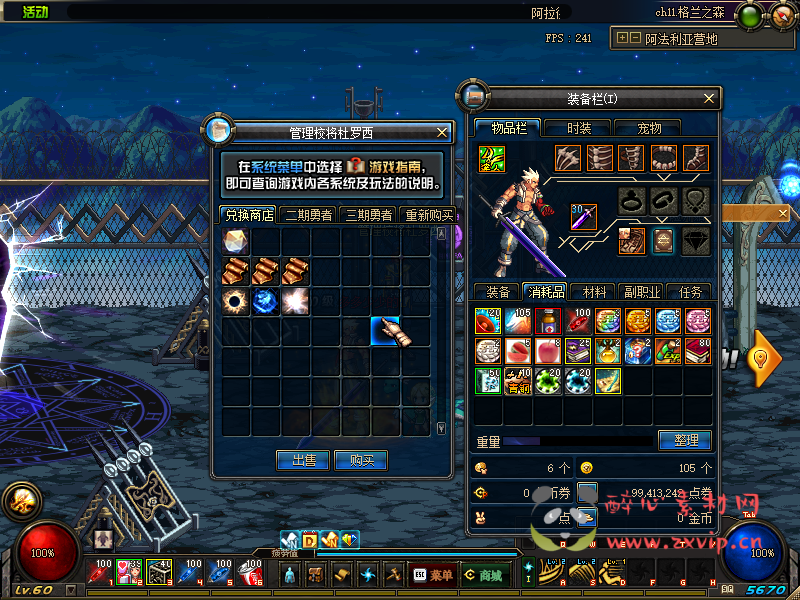Image resolution: width=800 pixels, height=600 pixels.
Task: Sort inventory with the 整理 button
Action: point(685,440)
